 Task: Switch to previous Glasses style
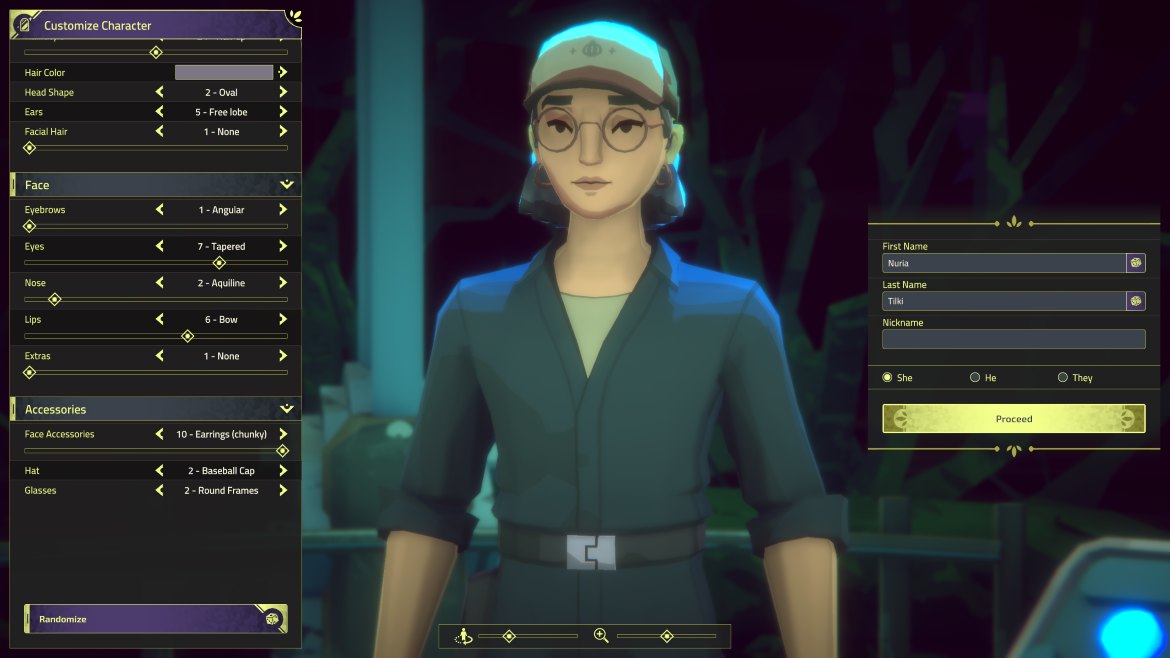coord(160,491)
